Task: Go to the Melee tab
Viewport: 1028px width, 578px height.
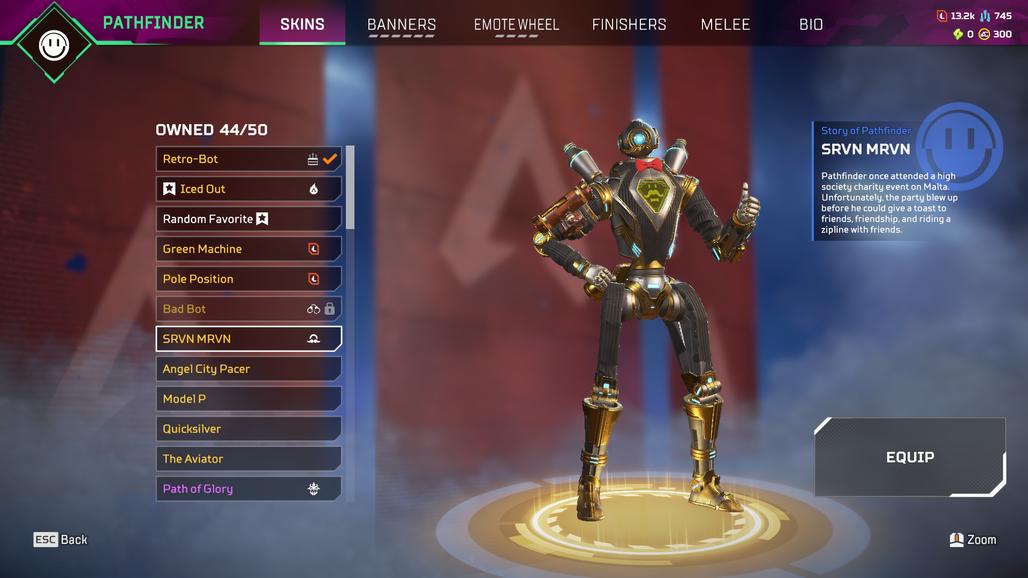Action: point(725,25)
